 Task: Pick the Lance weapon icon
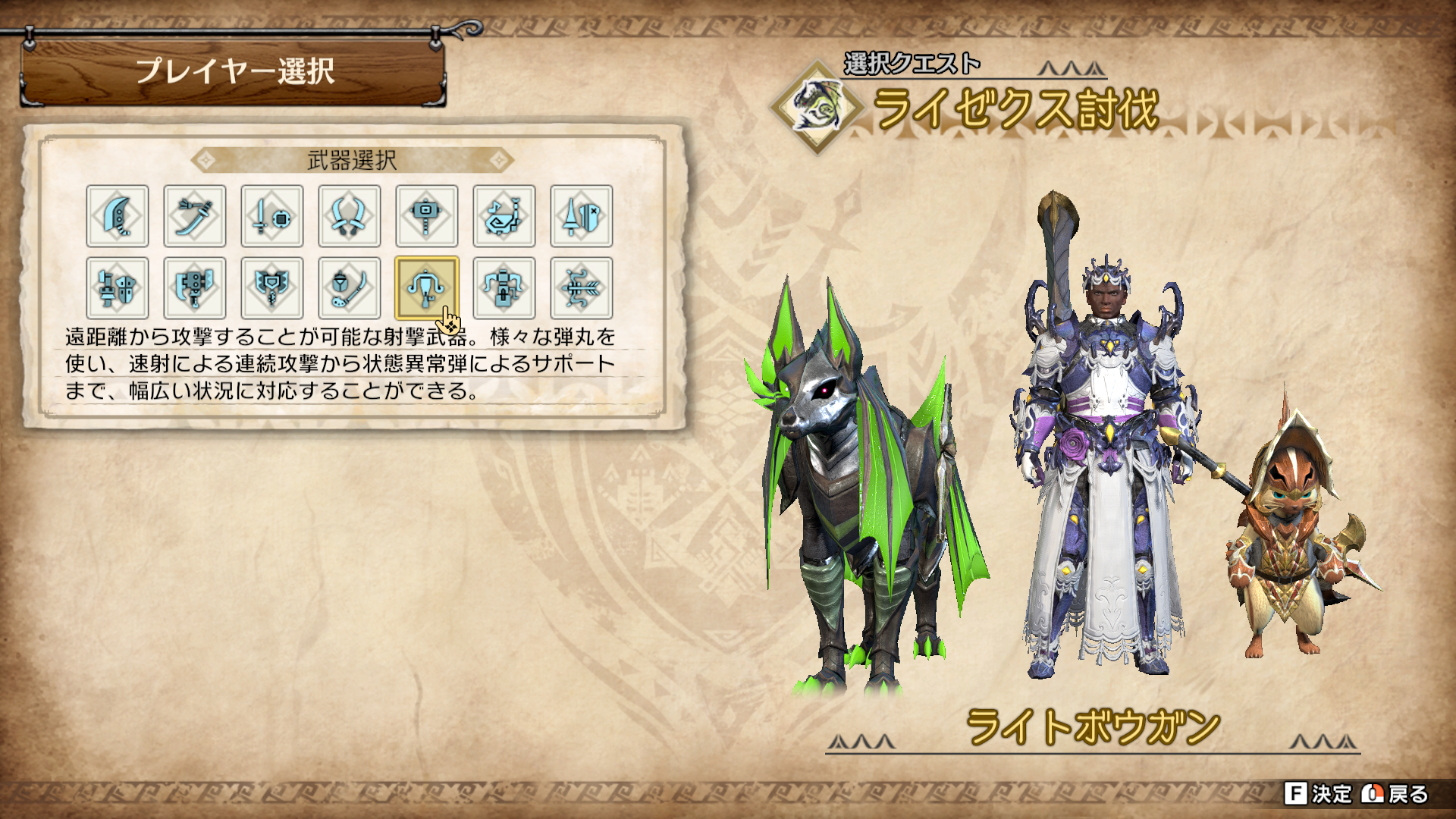tap(582, 216)
